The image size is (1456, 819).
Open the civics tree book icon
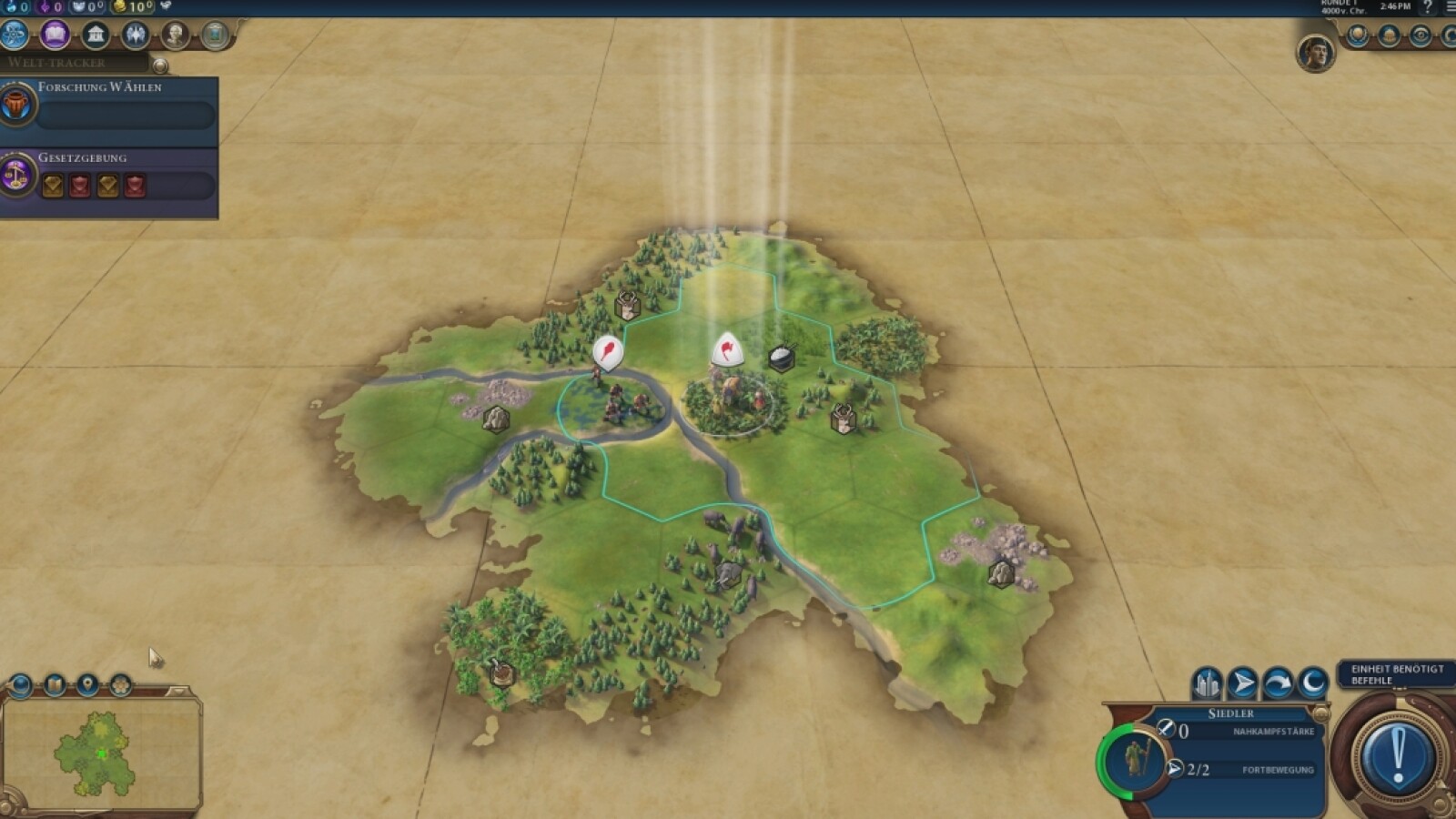click(x=55, y=35)
